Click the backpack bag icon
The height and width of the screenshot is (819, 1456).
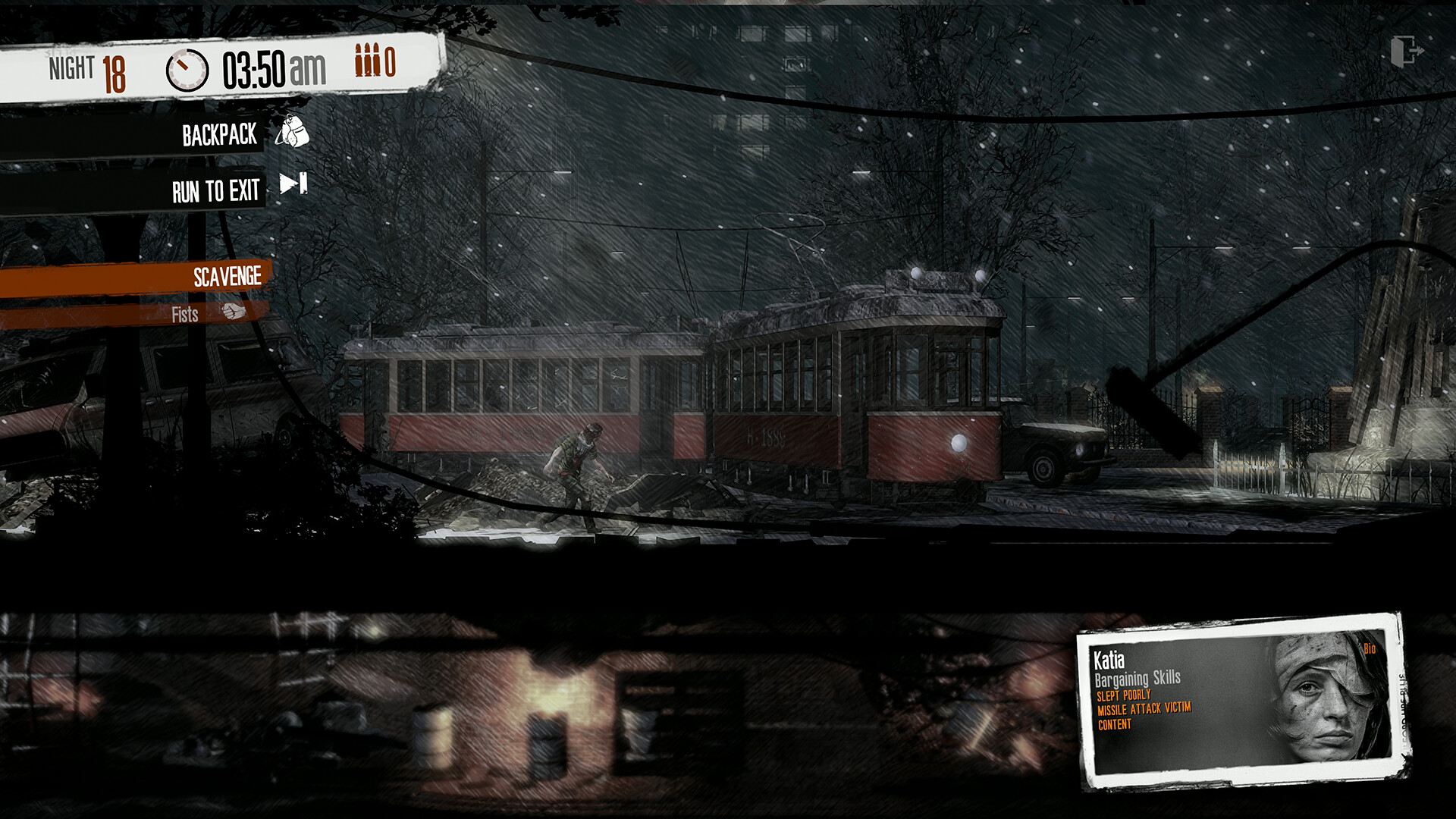point(292,130)
